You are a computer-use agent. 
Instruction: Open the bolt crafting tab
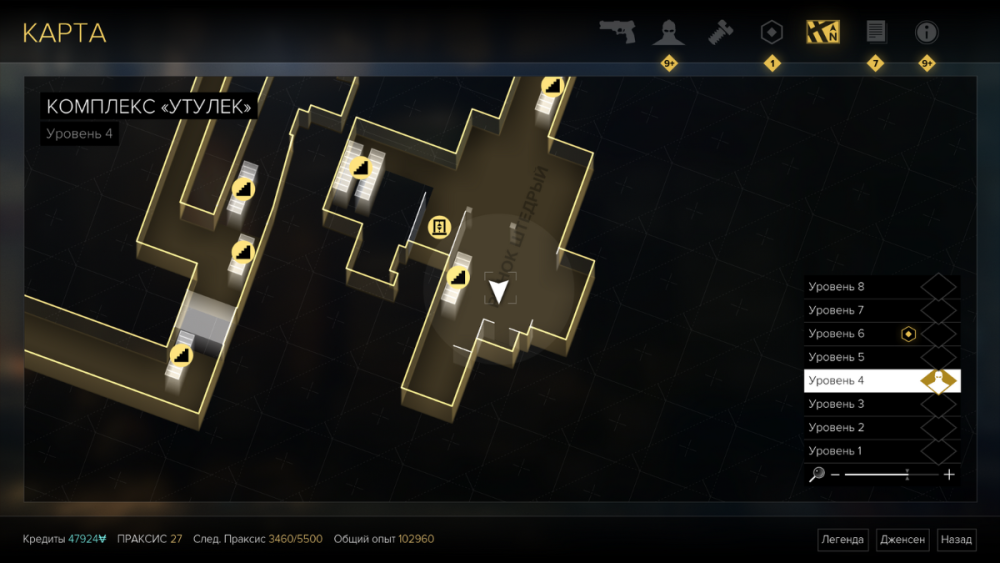[x=720, y=32]
